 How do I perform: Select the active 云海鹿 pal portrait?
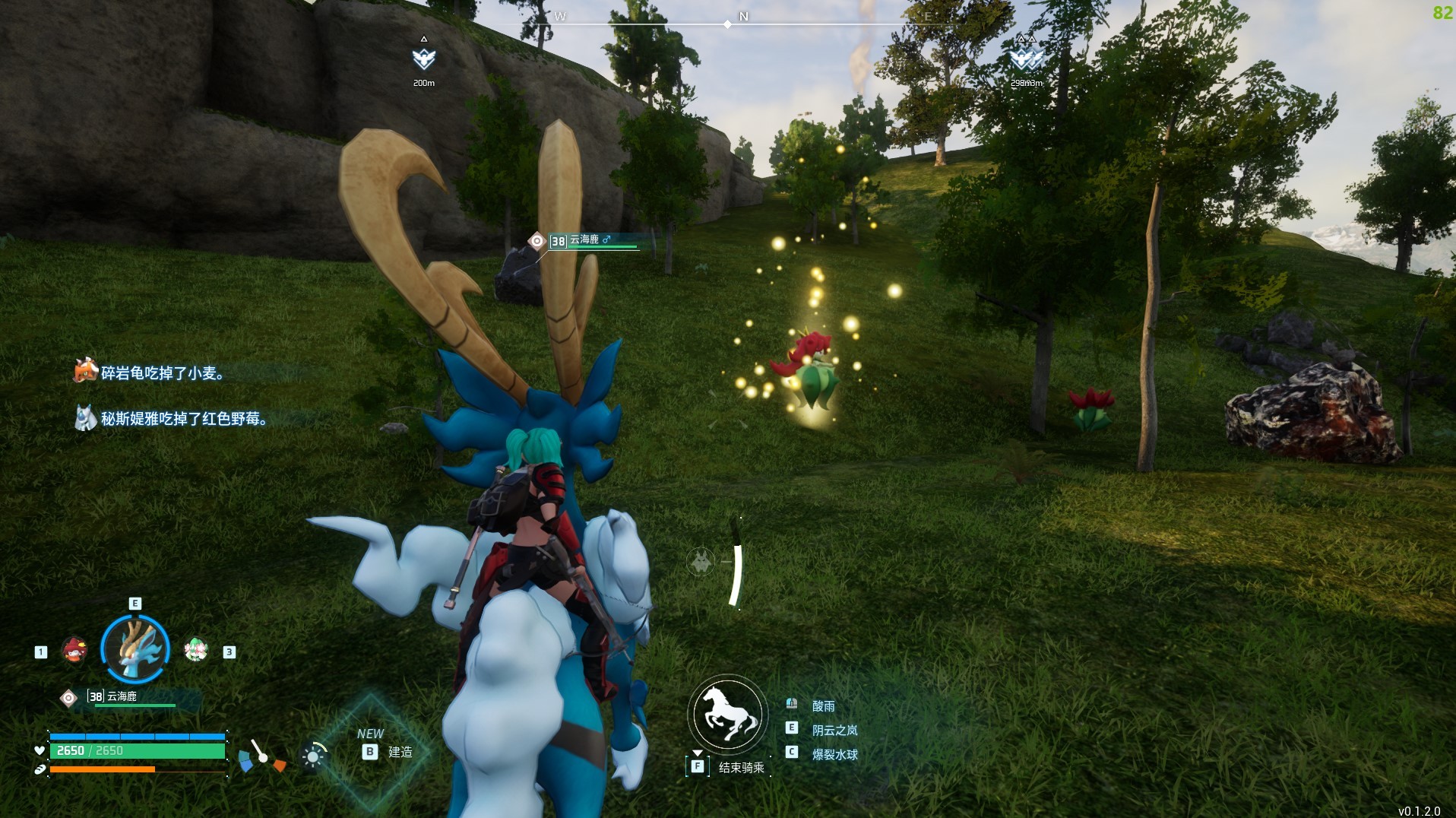pyautogui.click(x=135, y=648)
